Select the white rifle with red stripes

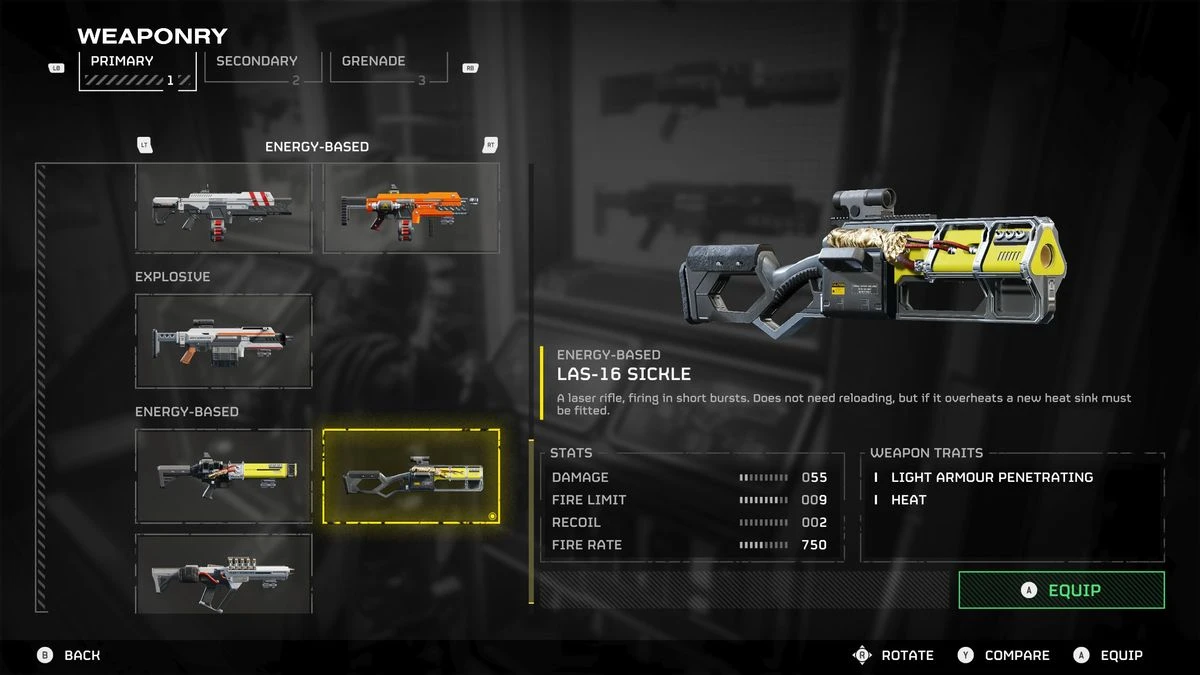(223, 209)
